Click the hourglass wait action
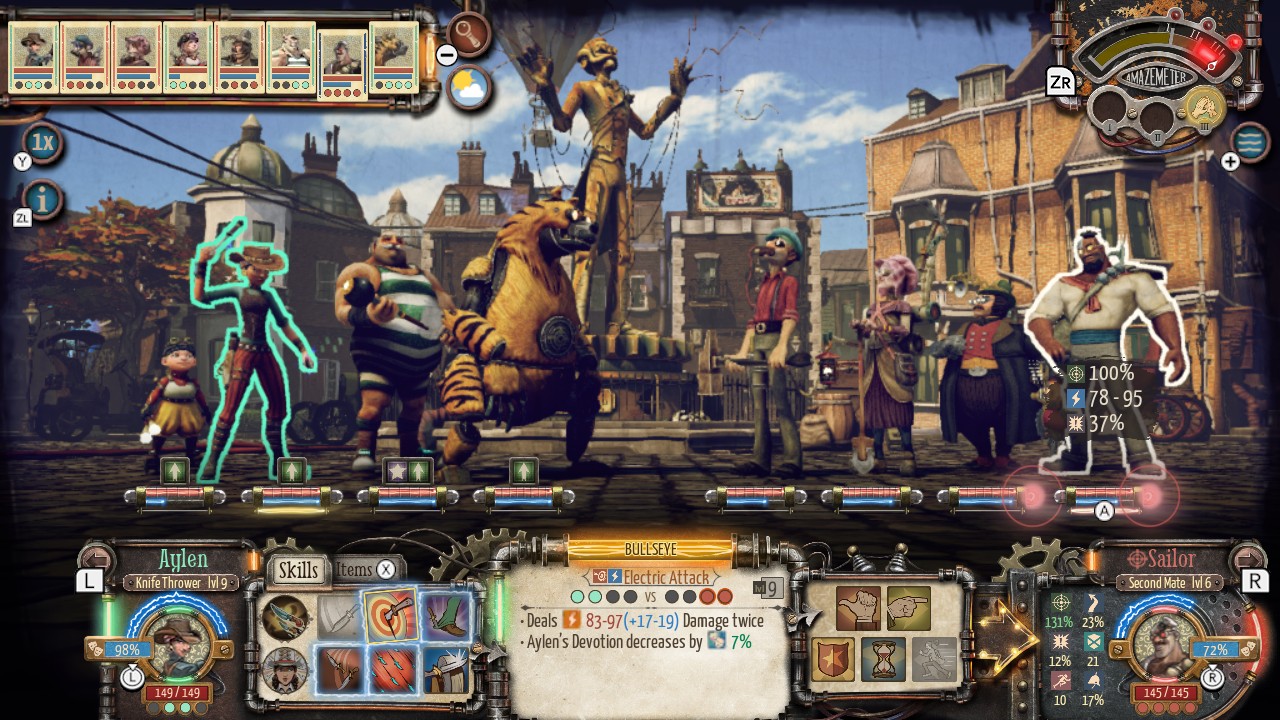Viewport: 1280px width, 720px height. pyautogui.click(x=884, y=659)
